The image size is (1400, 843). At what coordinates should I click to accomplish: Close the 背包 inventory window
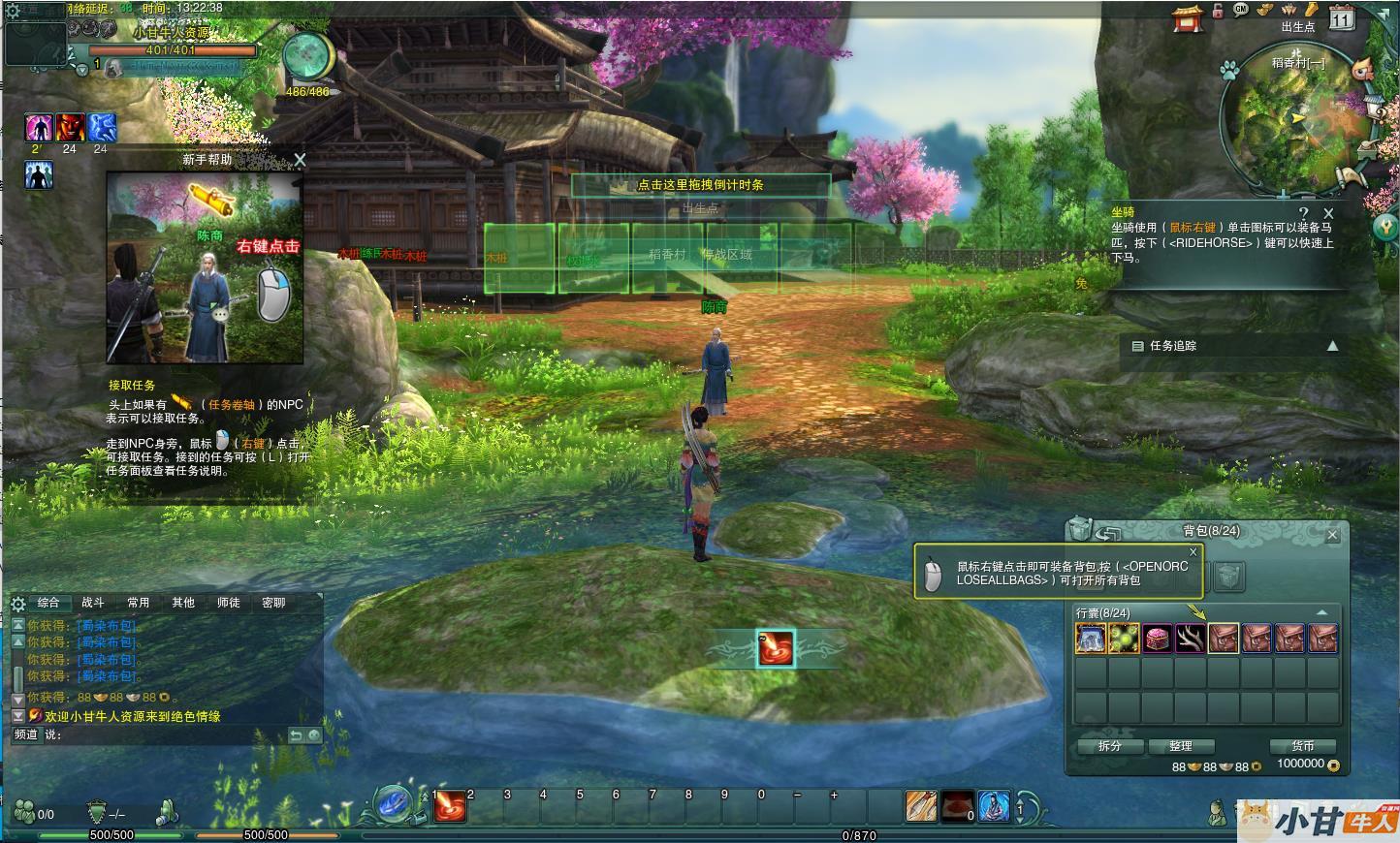click(1332, 535)
